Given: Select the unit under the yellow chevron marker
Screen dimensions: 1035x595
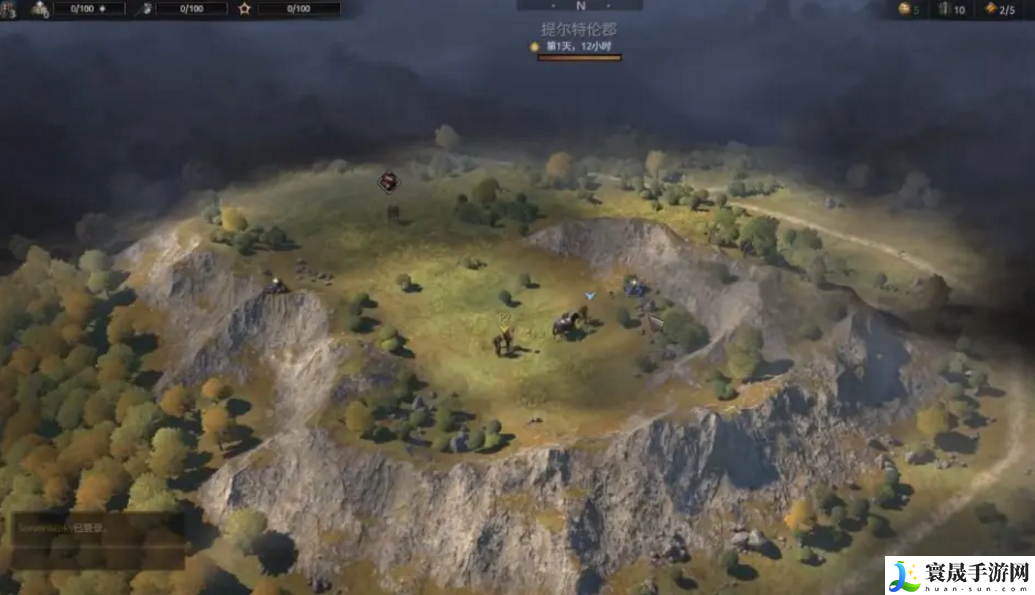Looking at the screenshot, I should [503, 342].
